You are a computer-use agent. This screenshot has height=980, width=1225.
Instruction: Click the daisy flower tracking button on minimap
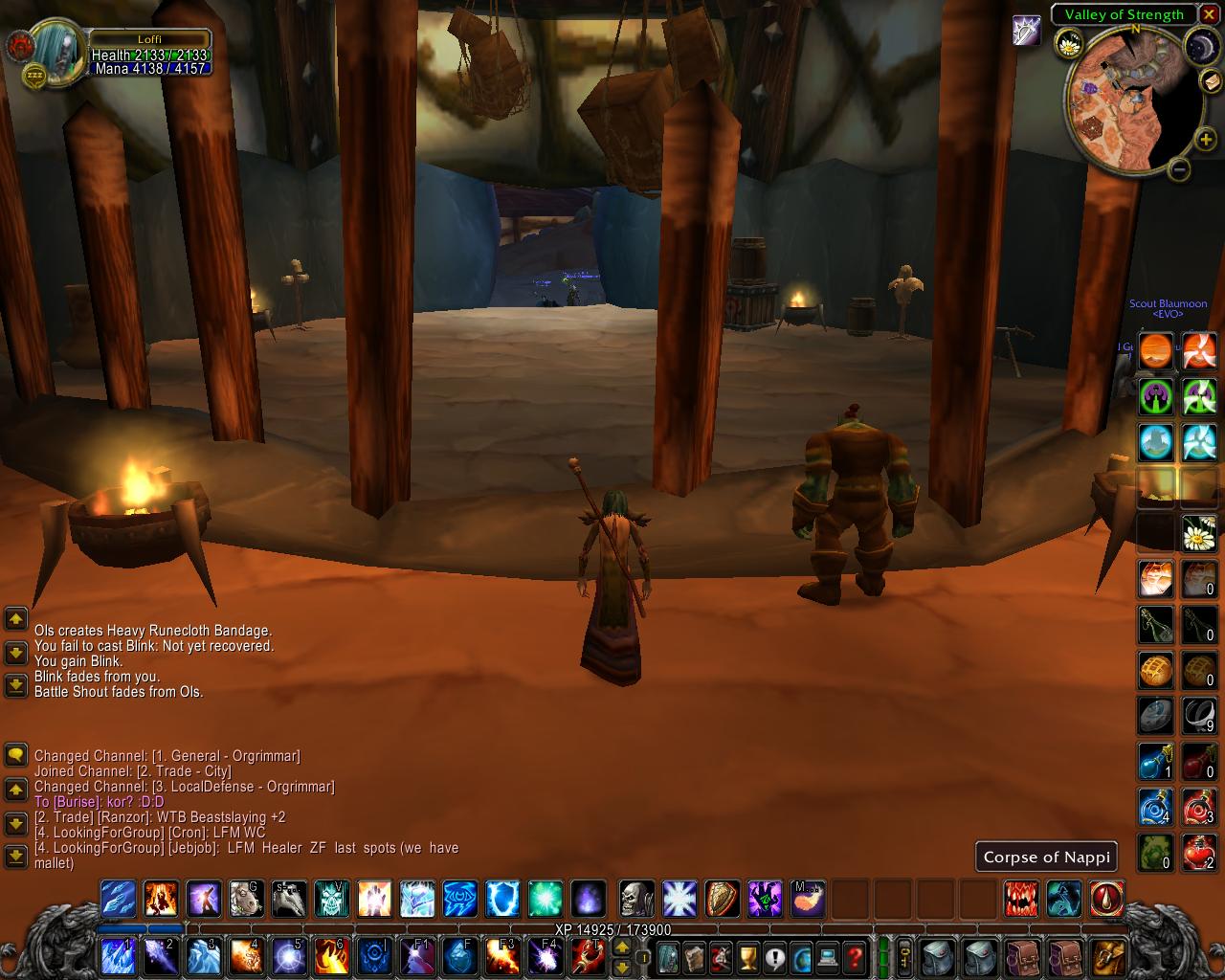pos(1069,43)
